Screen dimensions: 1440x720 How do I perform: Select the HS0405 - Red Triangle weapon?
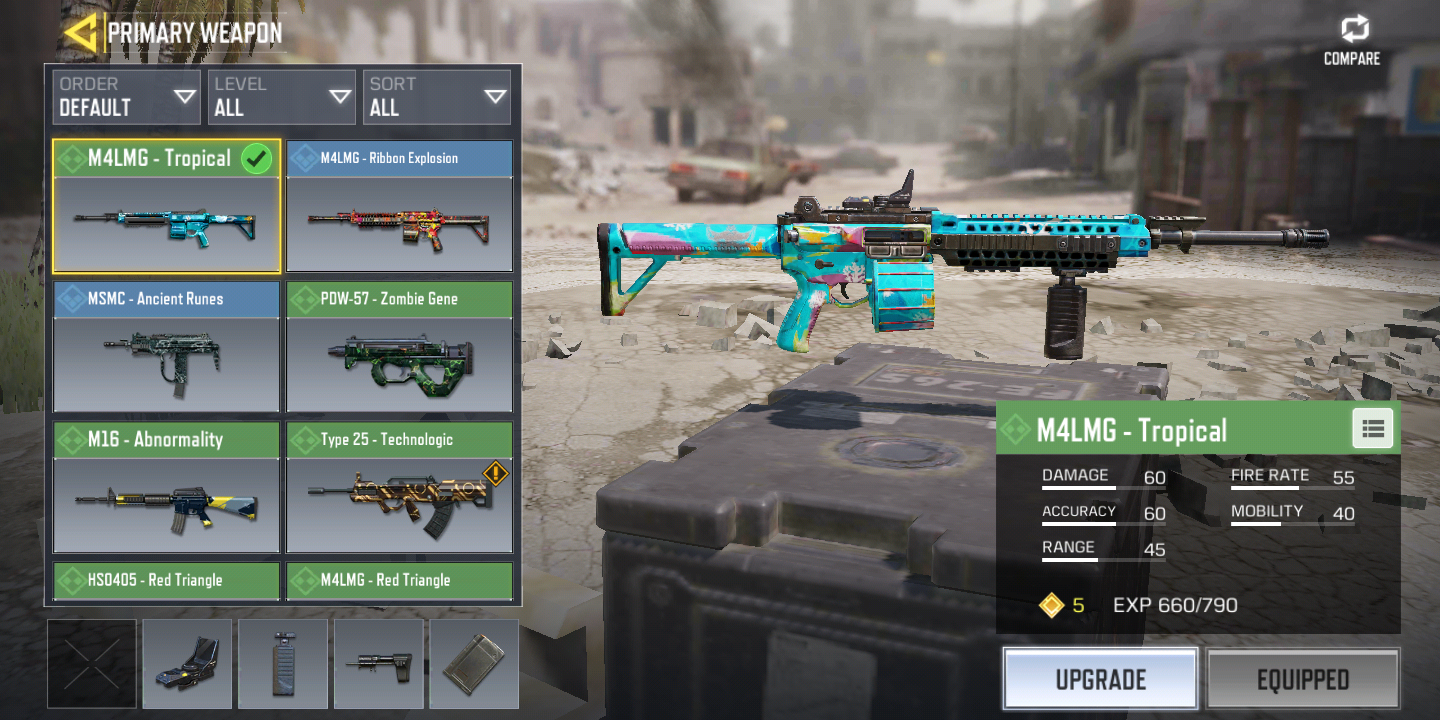tap(166, 580)
